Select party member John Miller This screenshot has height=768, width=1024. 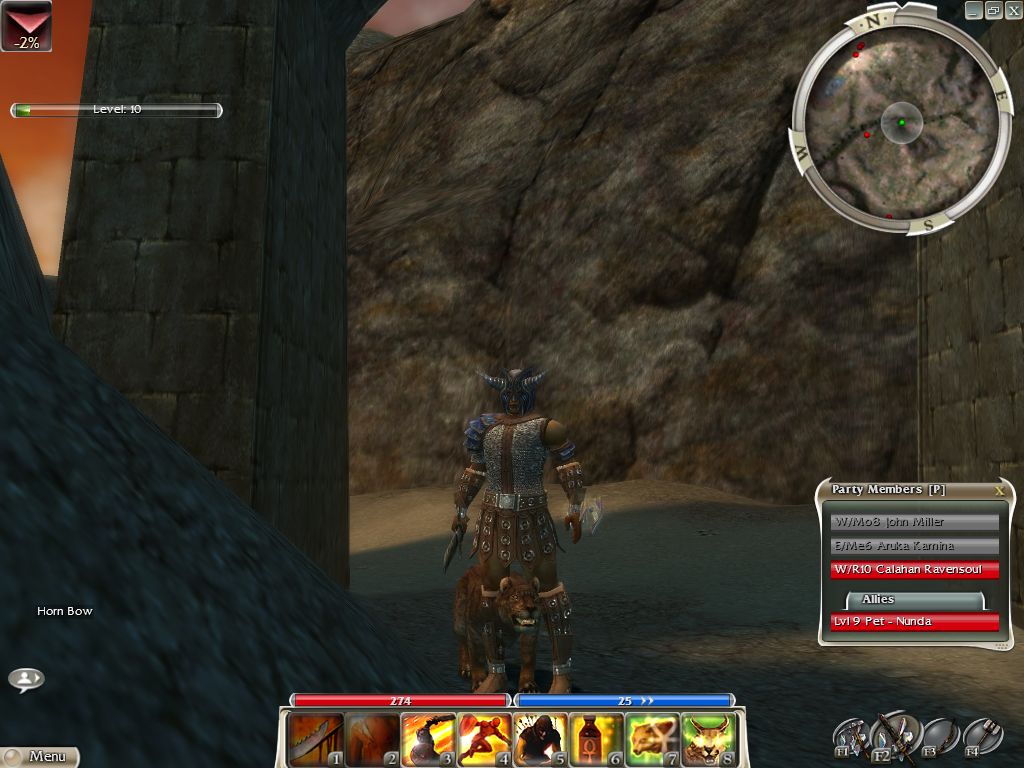pyautogui.click(x=914, y=522)
